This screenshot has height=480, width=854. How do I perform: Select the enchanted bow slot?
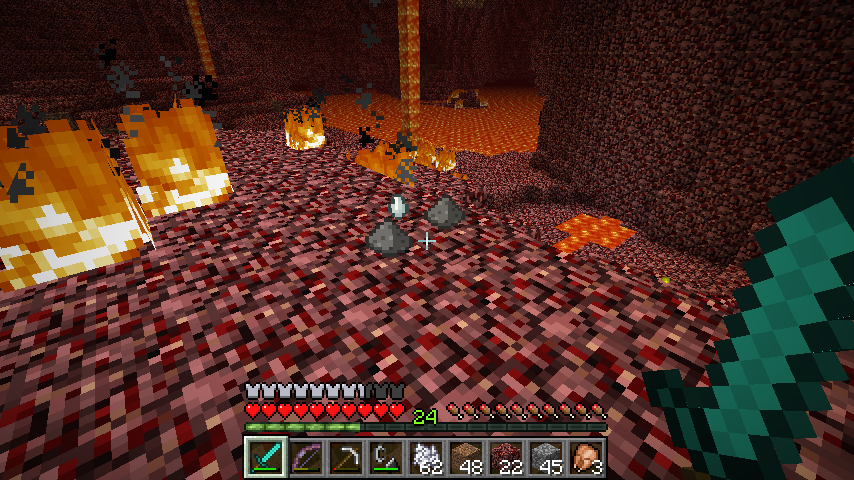point(306,458)
